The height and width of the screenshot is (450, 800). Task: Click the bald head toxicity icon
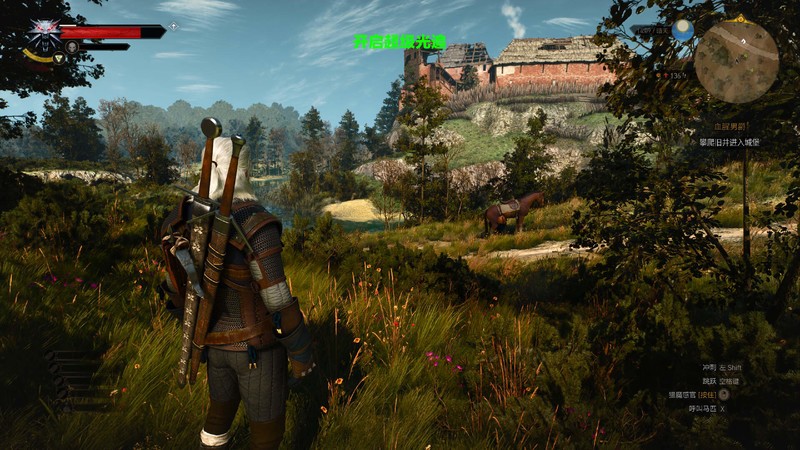pos(71,46)
